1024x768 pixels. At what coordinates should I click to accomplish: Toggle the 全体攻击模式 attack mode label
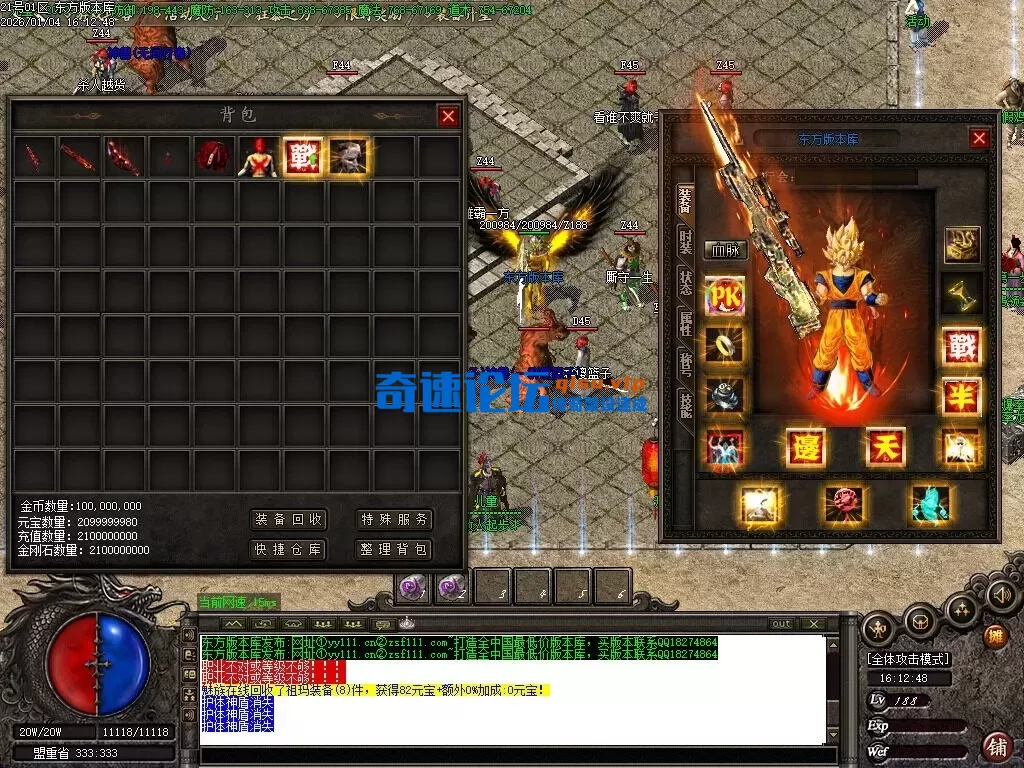click(908, 659)
